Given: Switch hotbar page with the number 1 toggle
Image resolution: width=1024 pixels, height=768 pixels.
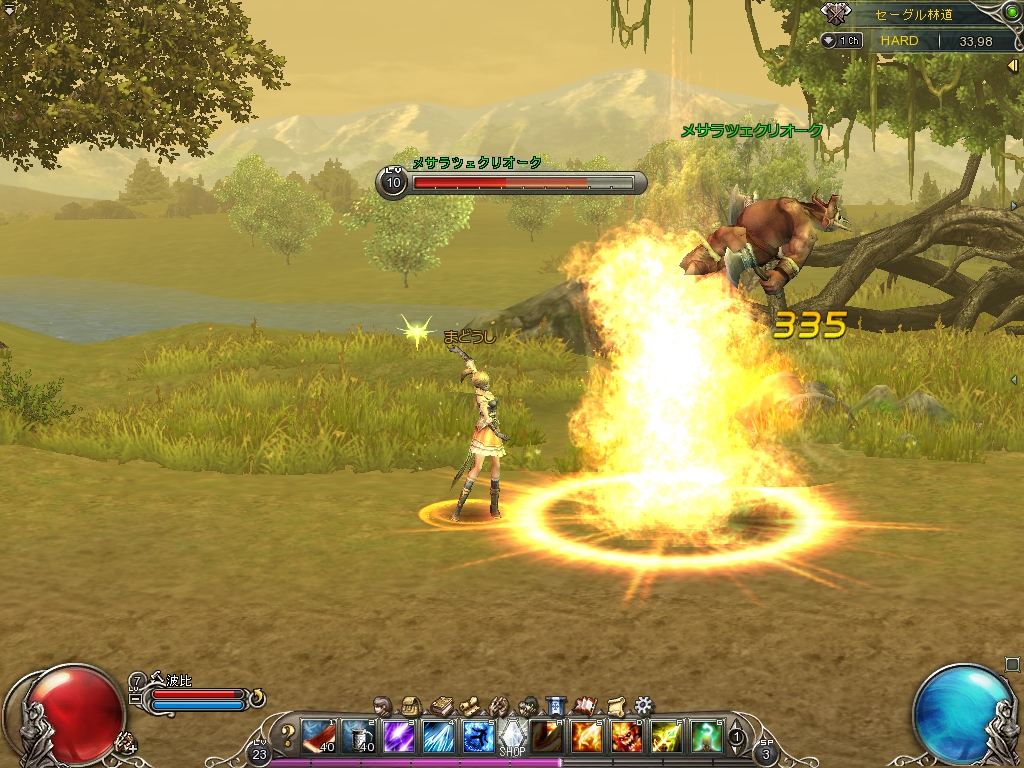Looking at the screenshot, I should 737,738.
